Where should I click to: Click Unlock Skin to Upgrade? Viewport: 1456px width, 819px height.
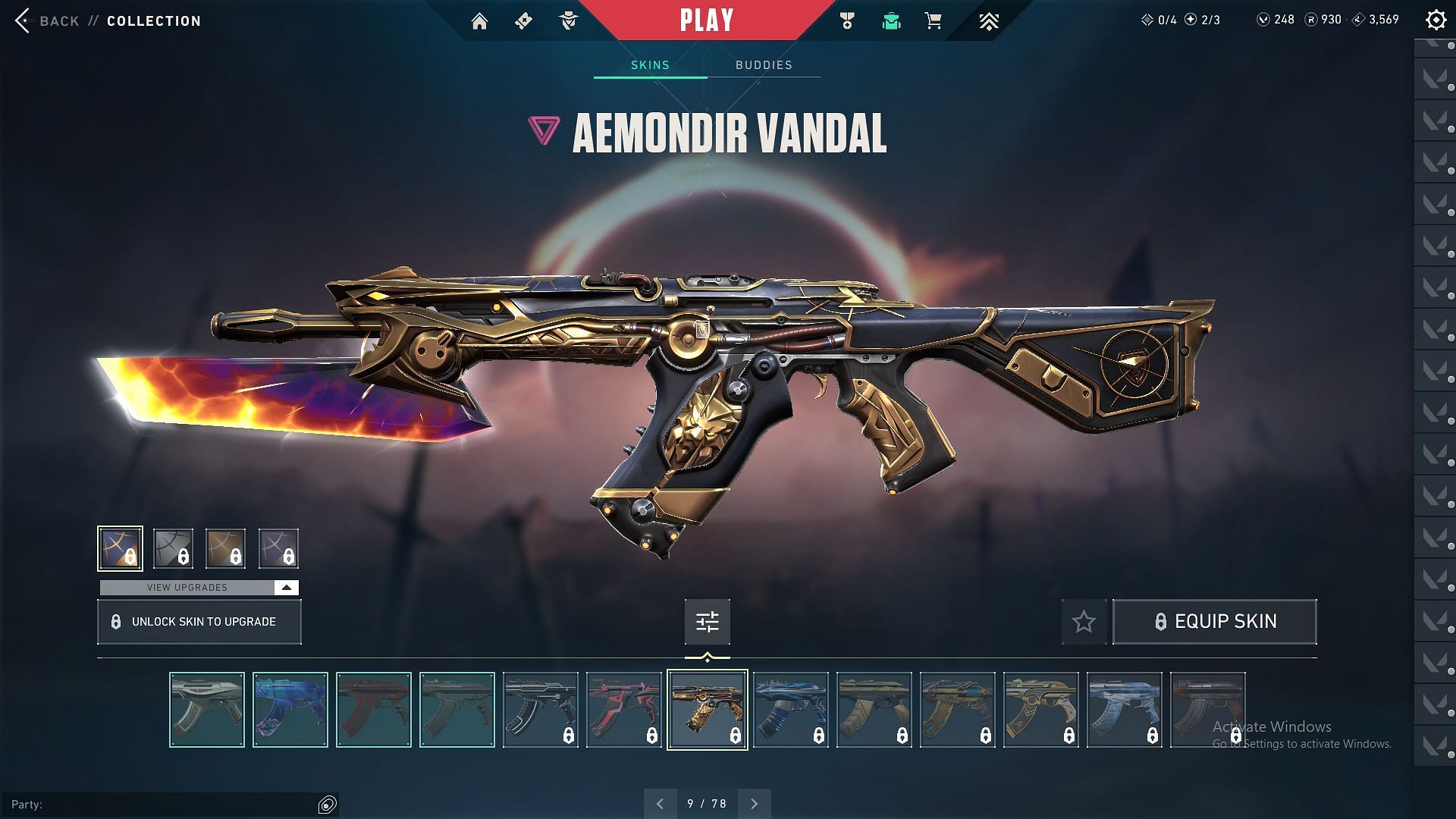tap(199, 622)
